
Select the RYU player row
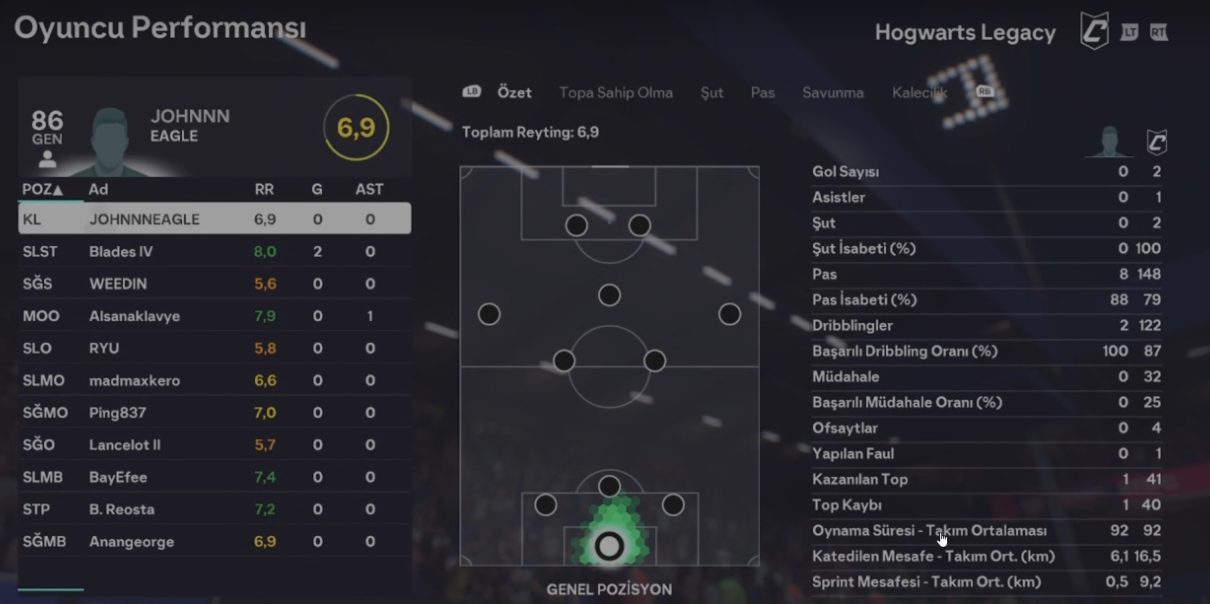tap(214, 348)
